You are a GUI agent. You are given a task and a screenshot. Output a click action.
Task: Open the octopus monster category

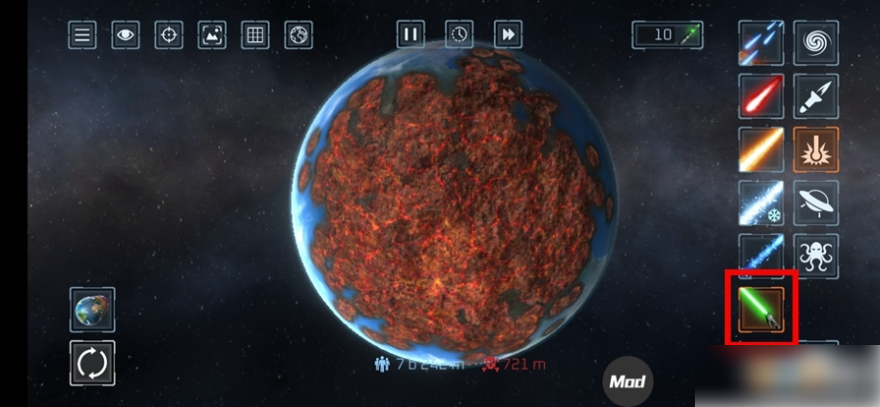tap(816, 255)
